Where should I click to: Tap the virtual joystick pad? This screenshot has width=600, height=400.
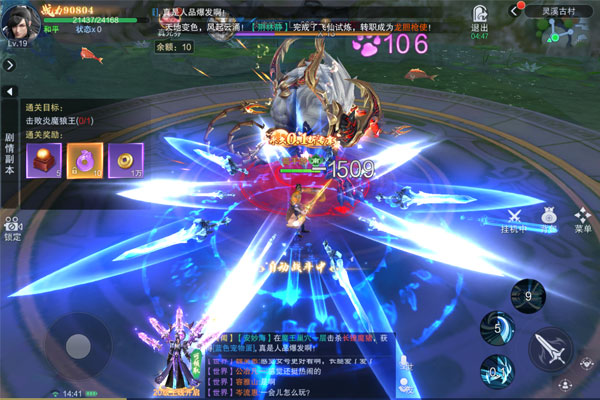(75, 343)
